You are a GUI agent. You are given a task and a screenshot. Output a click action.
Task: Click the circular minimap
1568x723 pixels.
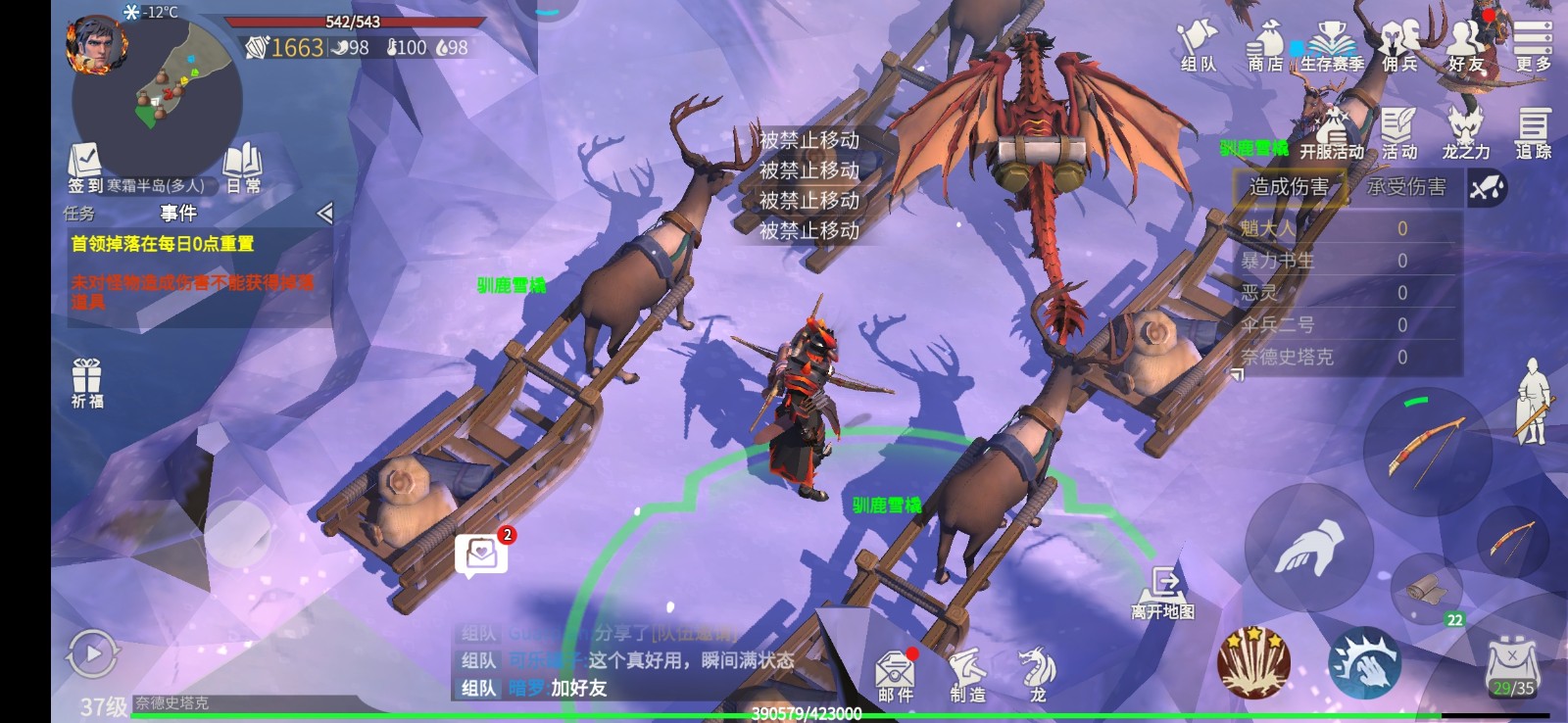coord(159,98)
